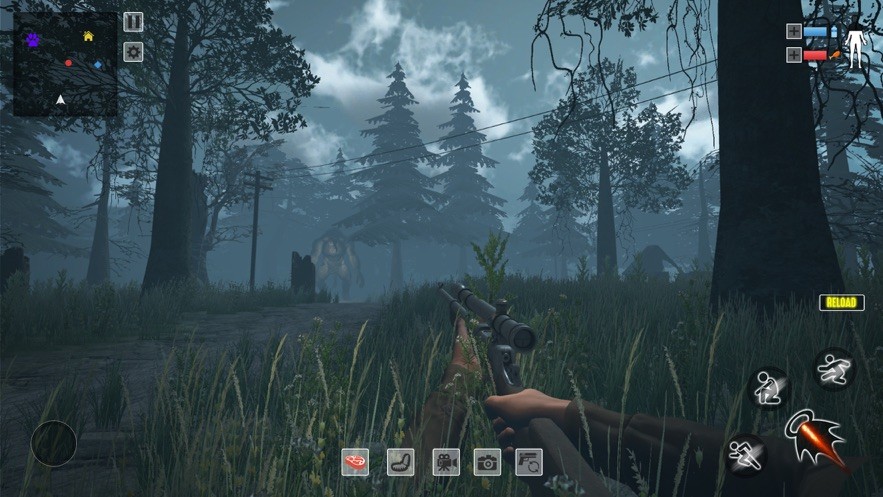
Task: Select the yellow house marker on minimap
Action: click(x=88, y=37)
